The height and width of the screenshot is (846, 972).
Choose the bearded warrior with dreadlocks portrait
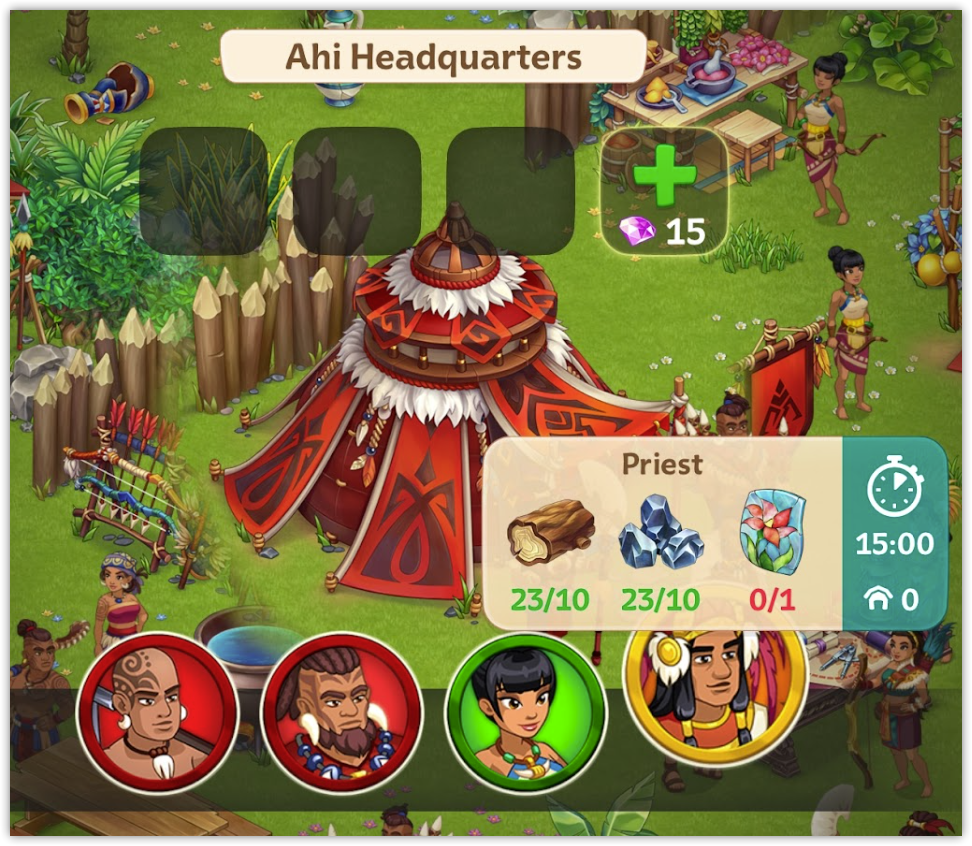[341, 711]
